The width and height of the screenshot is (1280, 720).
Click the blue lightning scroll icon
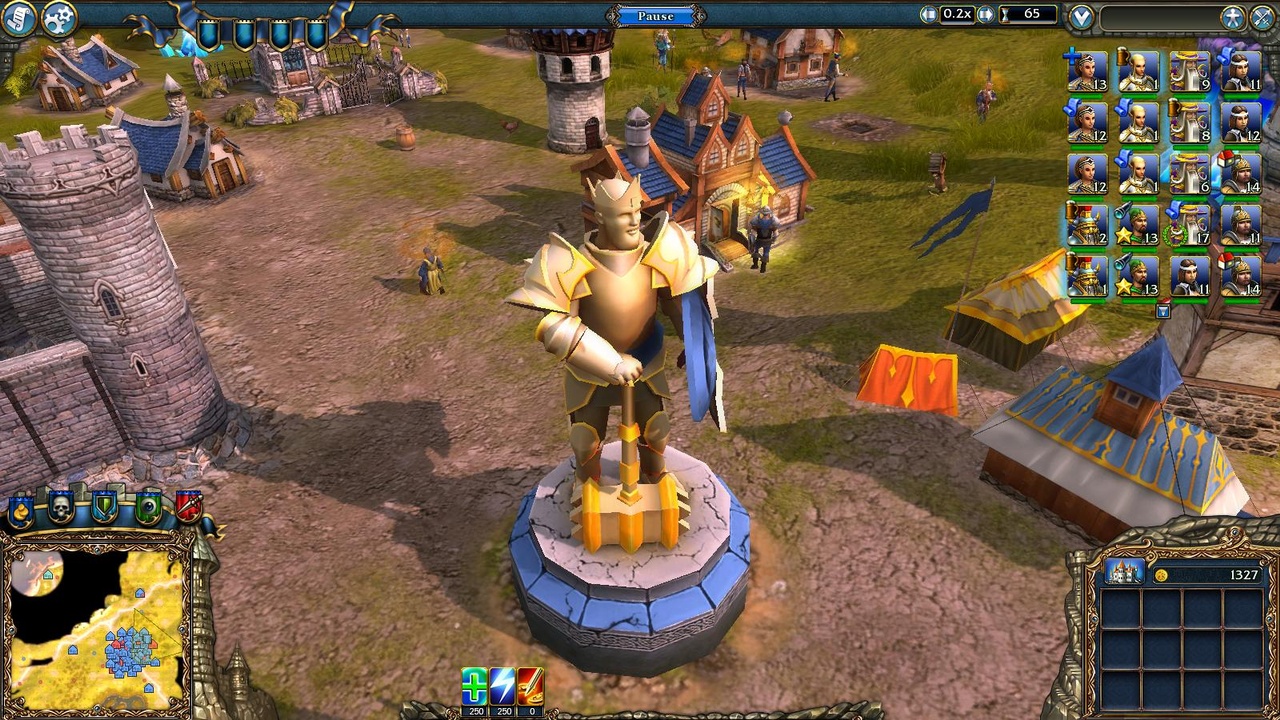pyautogui.click(x=501, y=688)
